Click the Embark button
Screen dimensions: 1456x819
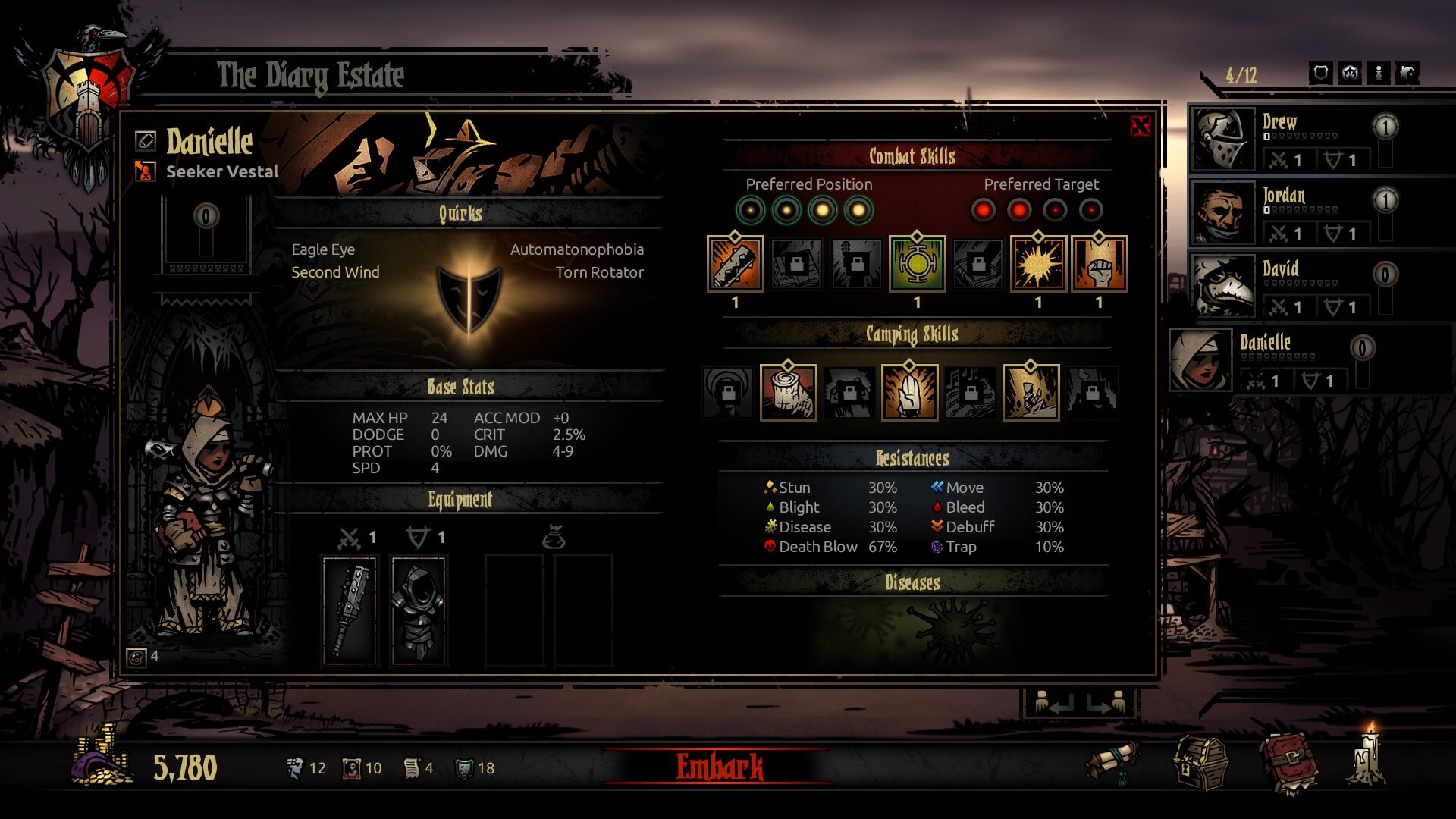click(719, 767)
